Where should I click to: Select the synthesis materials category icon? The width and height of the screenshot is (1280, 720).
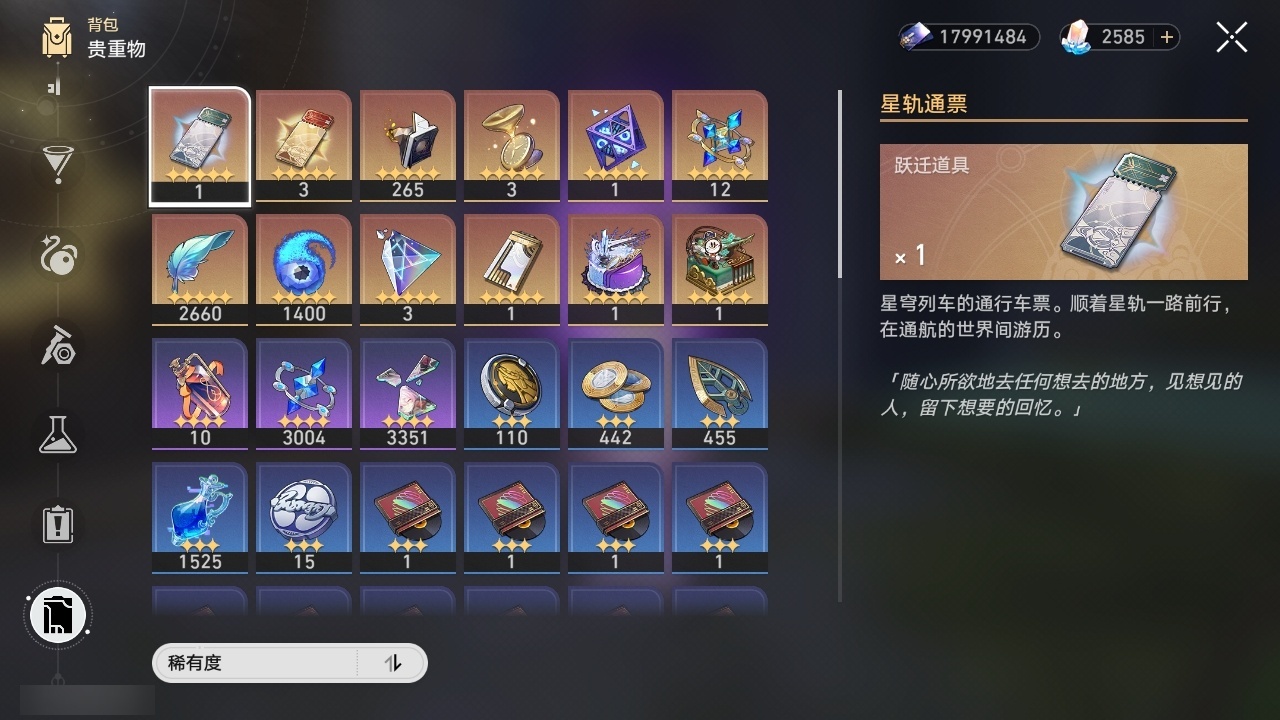pos(57,347)
